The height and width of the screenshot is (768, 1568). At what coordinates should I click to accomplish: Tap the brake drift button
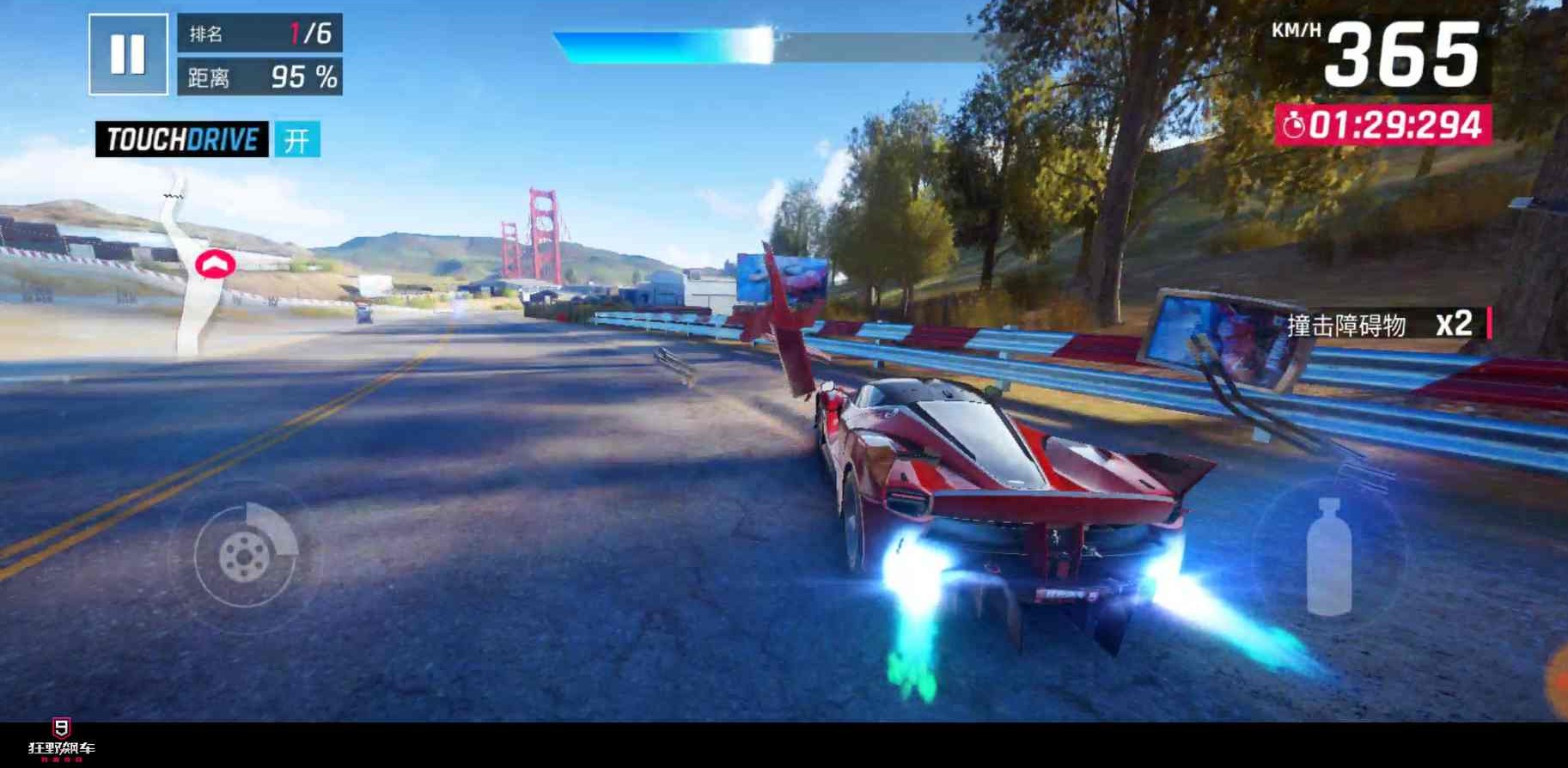(245, 556)
